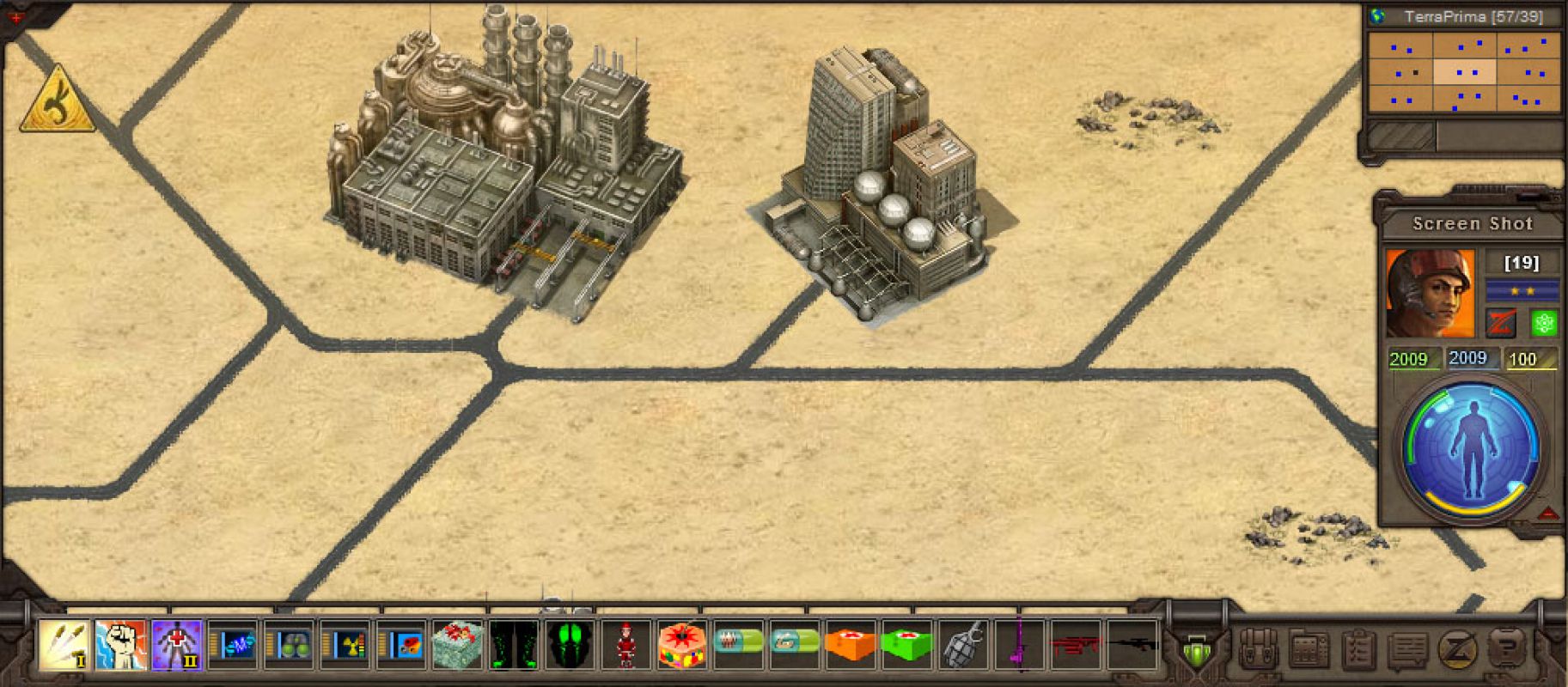Select the red armored suit figure

626,645
